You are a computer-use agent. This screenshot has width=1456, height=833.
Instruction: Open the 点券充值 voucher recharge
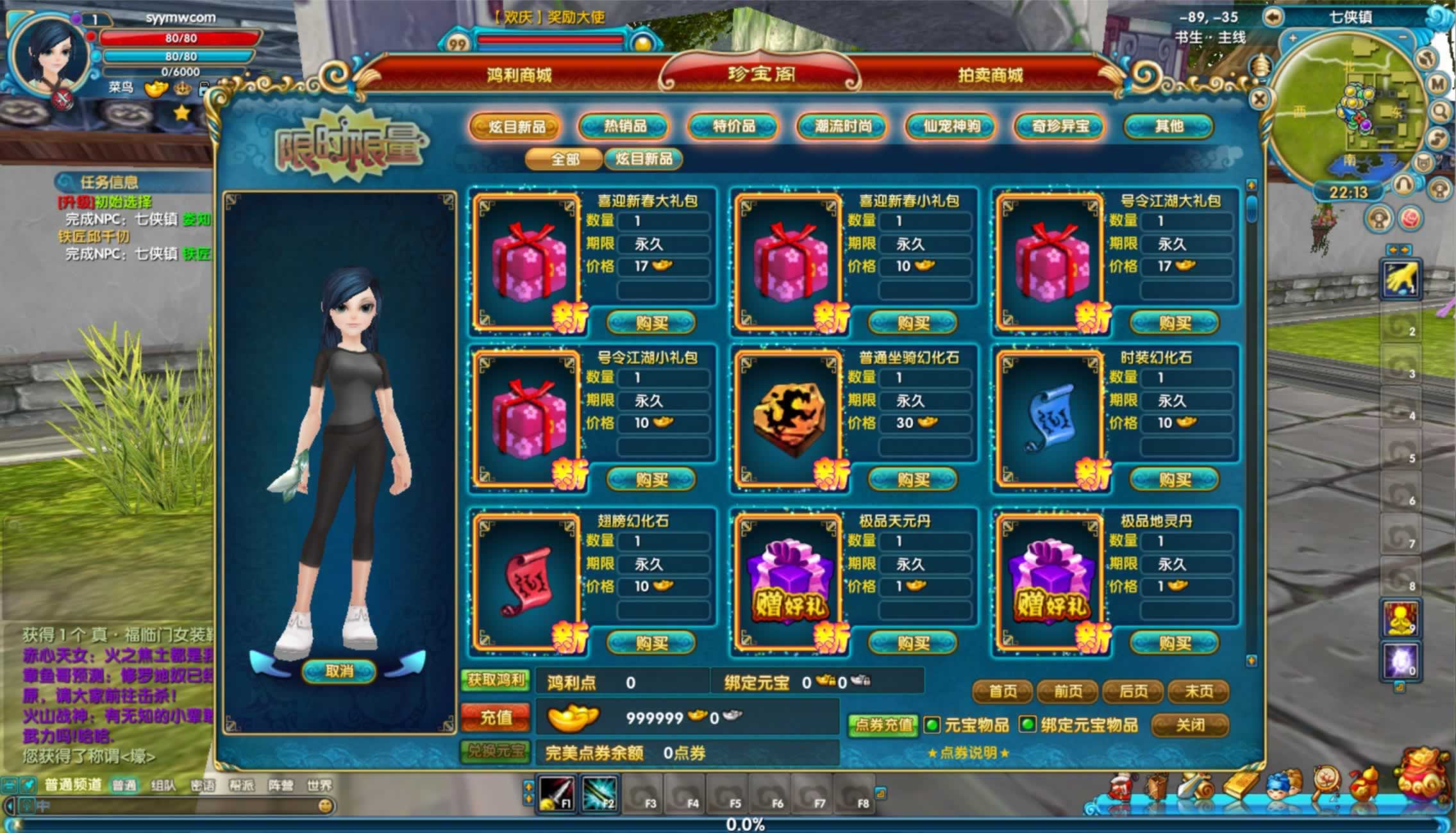883,725
